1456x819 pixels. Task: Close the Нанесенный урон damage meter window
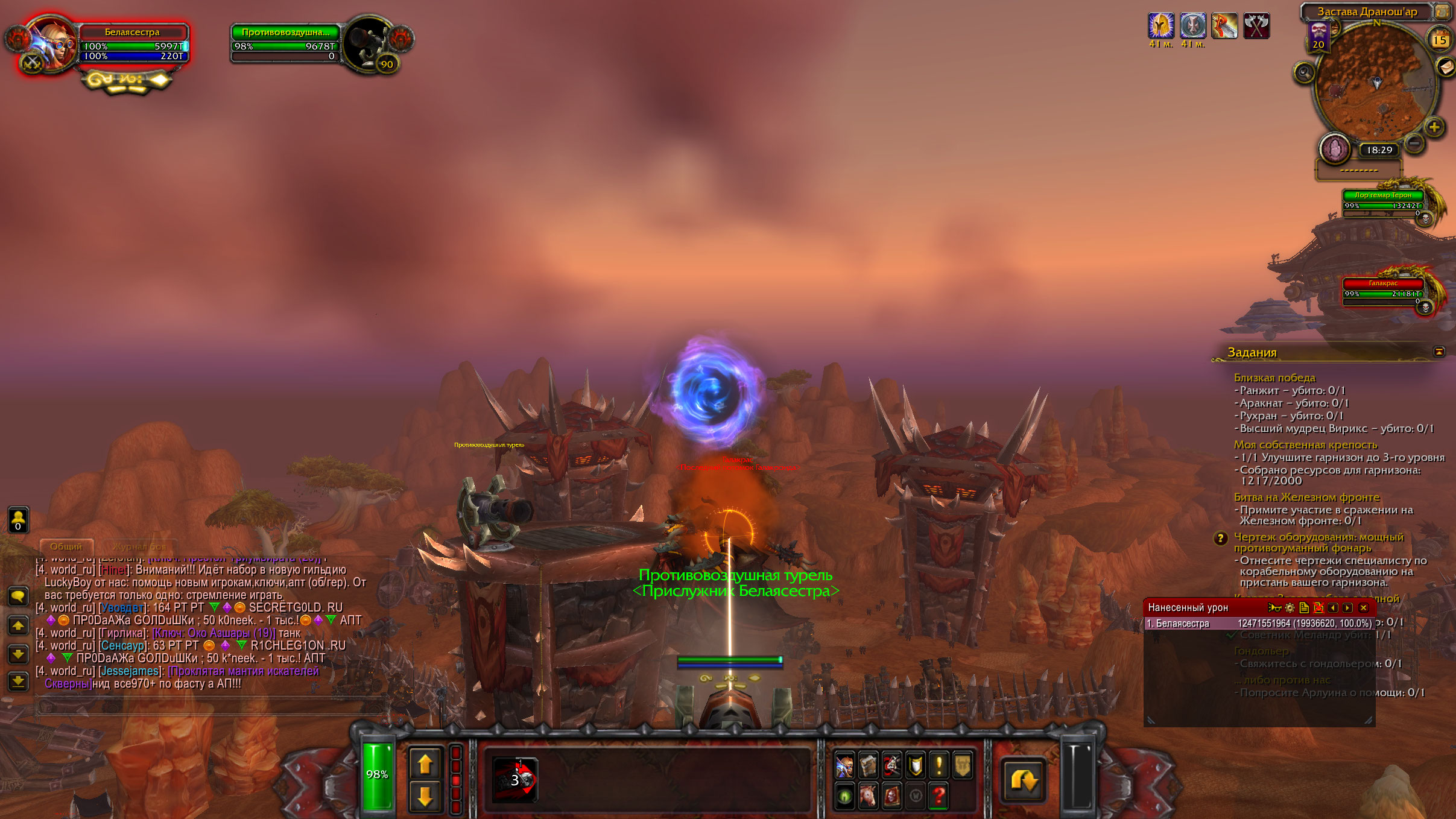(1363, 608)
